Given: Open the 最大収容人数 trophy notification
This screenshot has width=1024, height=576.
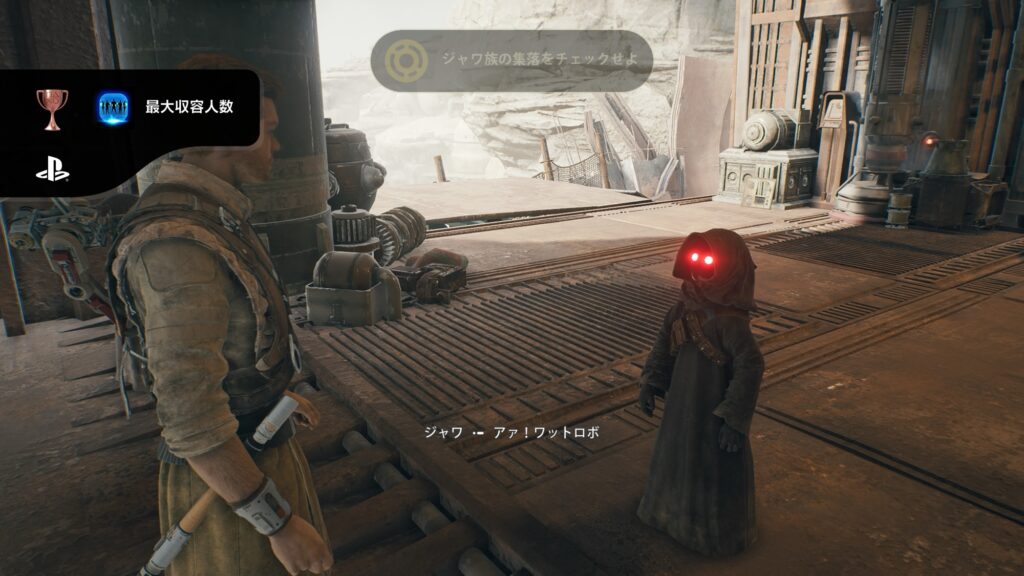Looking at the screenshot, I should 189,106.
